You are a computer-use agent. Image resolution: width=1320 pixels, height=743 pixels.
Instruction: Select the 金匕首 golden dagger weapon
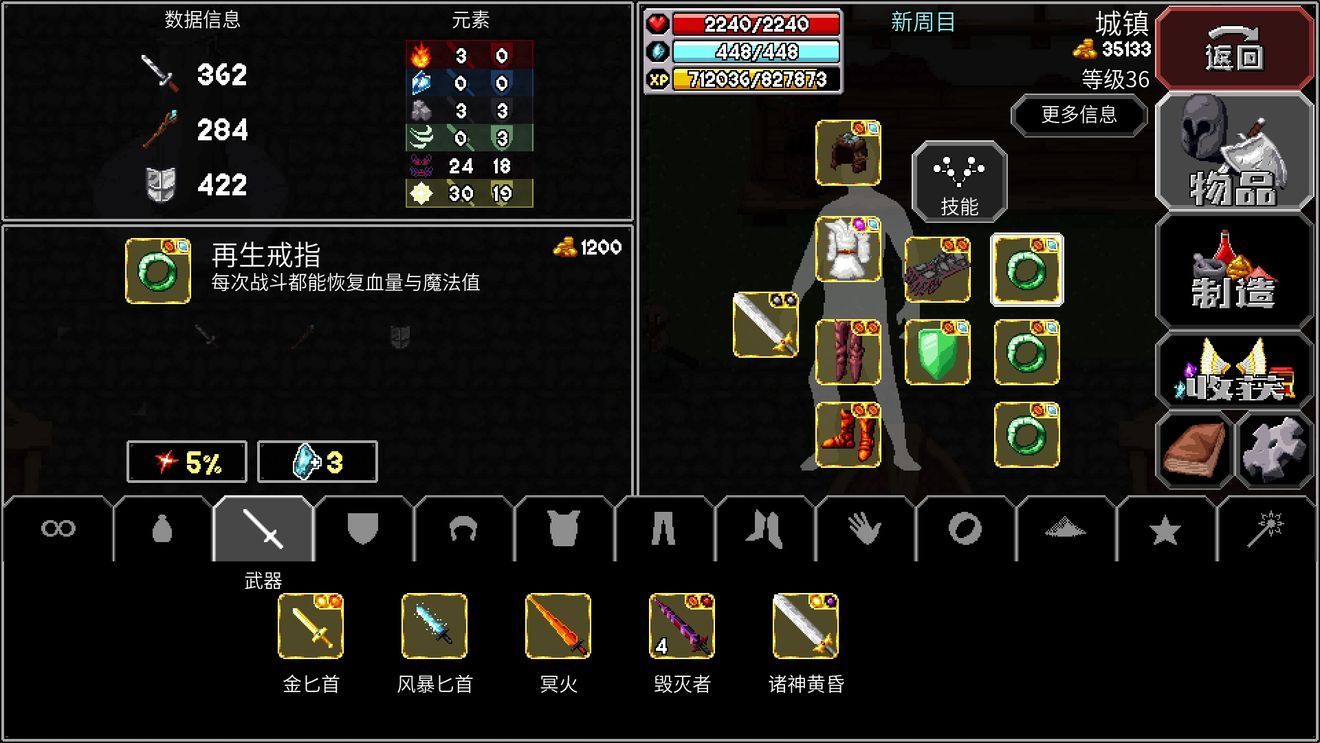point(310,627)
